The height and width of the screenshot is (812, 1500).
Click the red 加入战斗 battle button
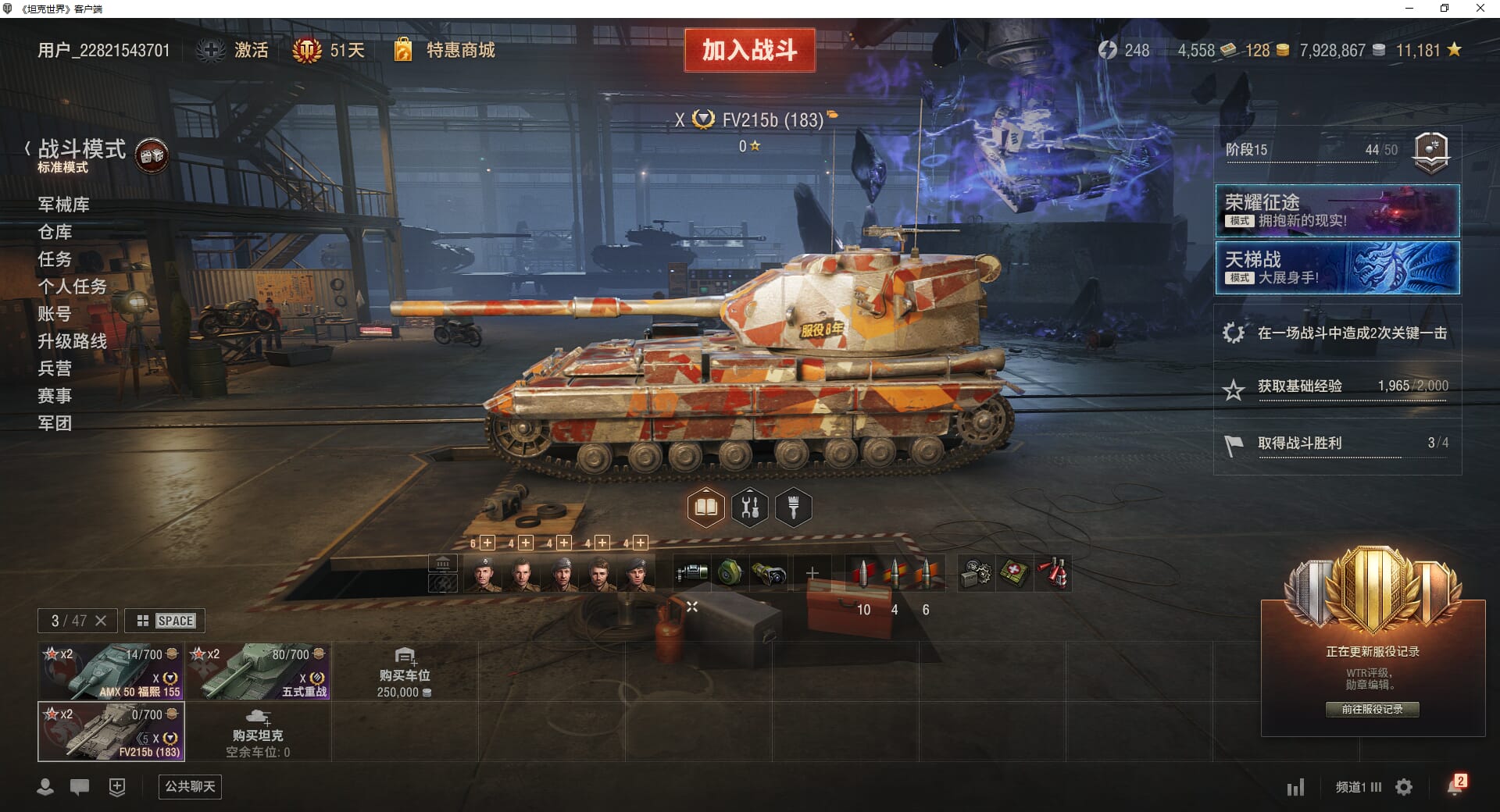click(x=749, y=51)
